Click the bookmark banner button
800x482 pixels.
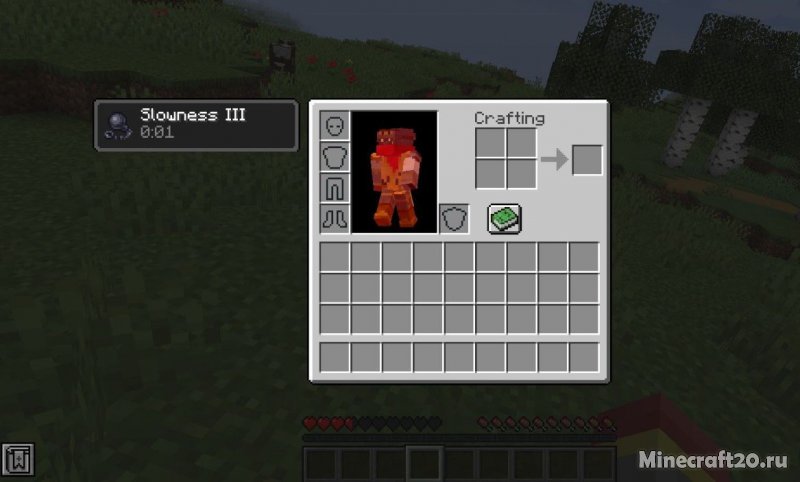(x=20, y=458)
